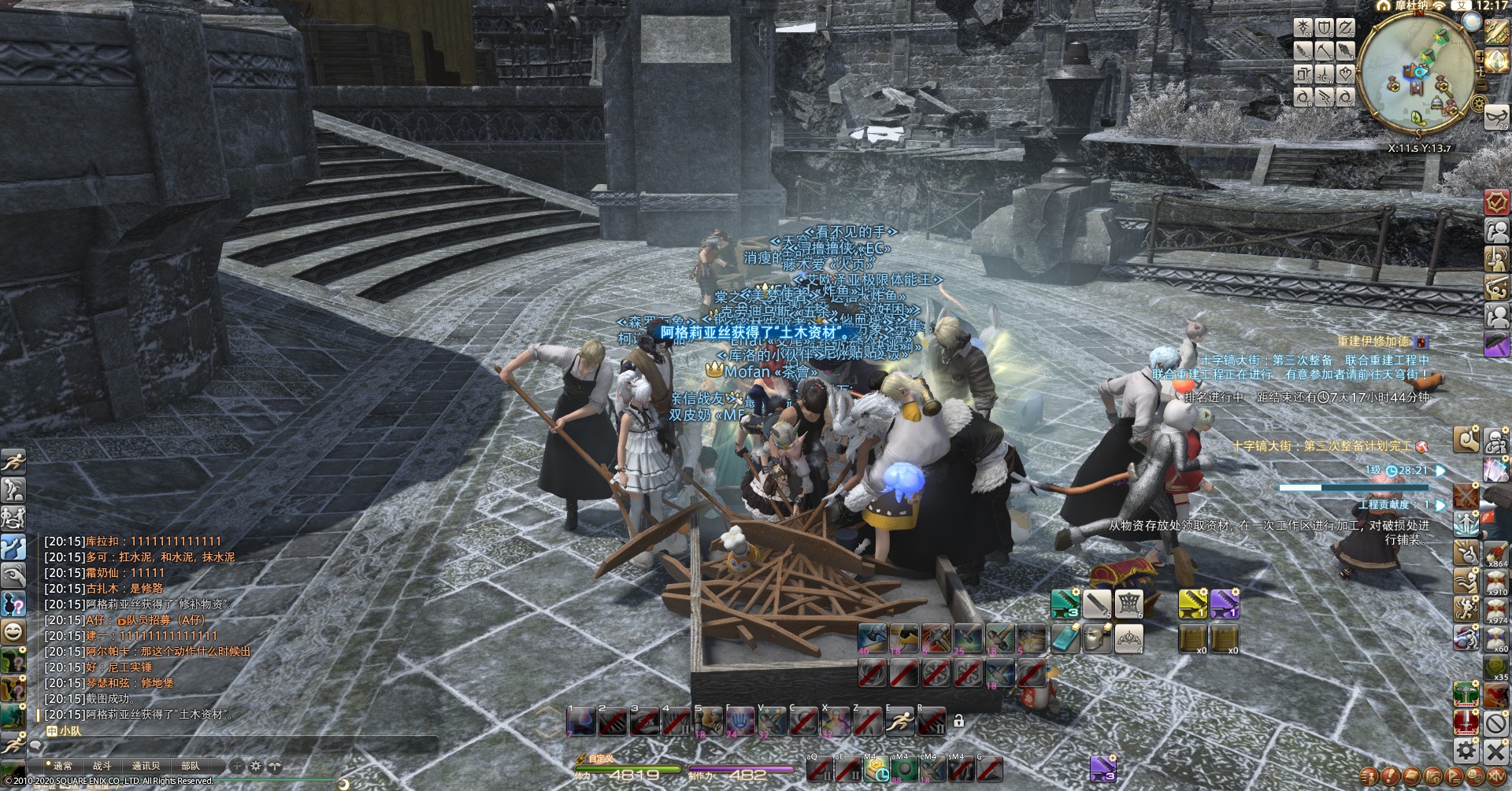The image size is (1512, 791).
Task: Open chat log settings gear
Action: pos(255,765)
